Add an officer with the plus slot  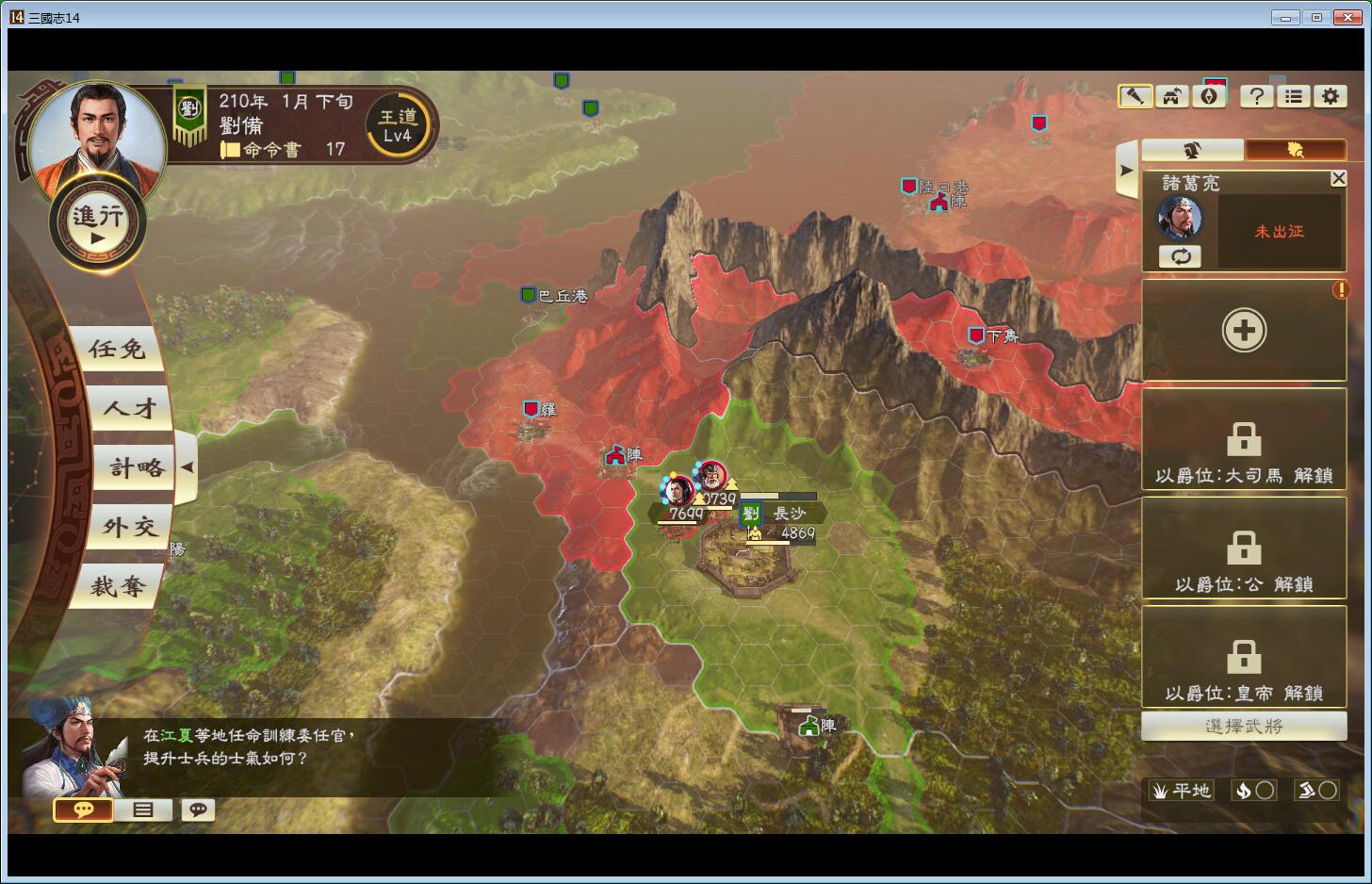[x=1243, y=331]
